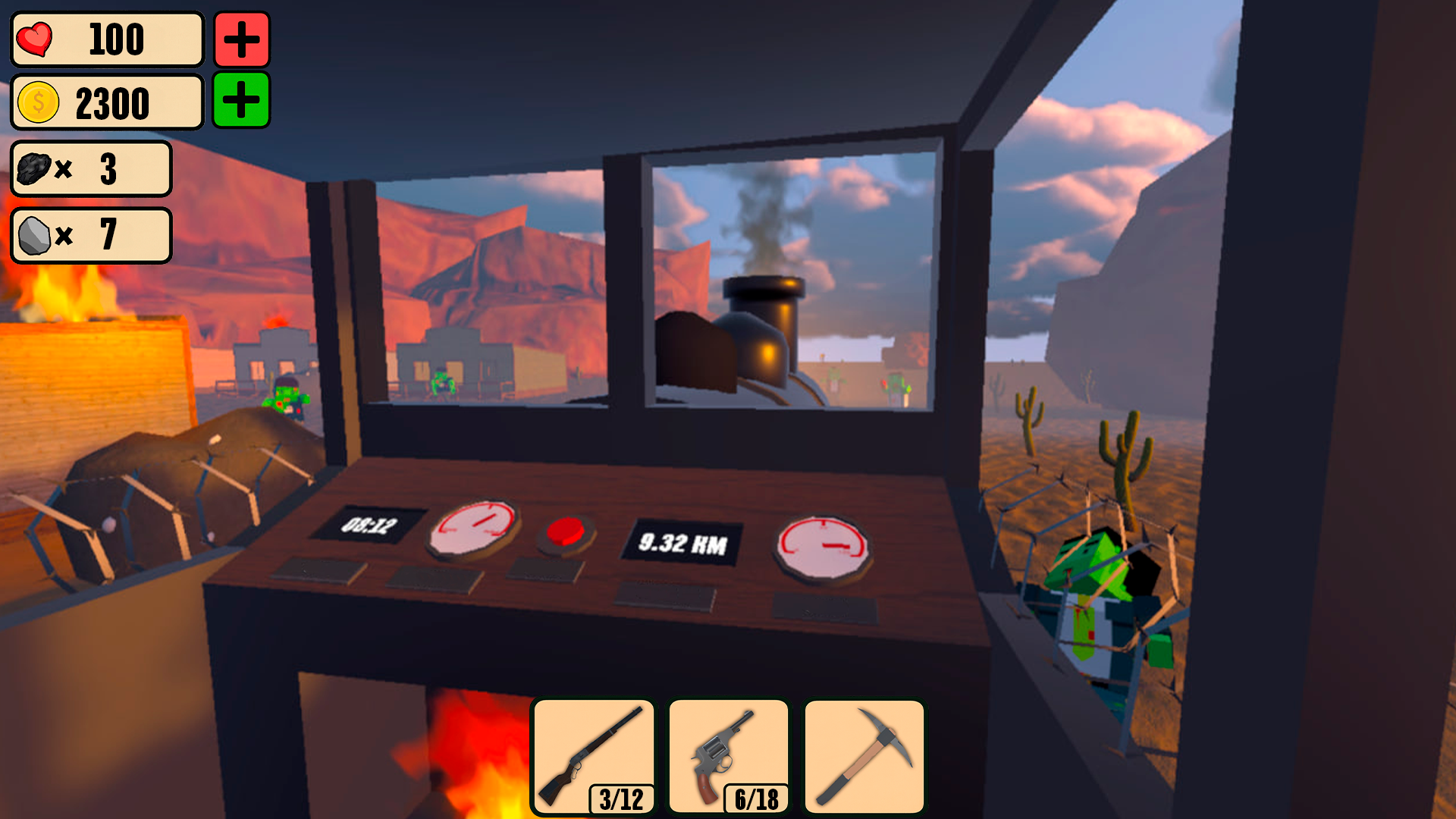Image resolution: width=1456 pixels, height=819 pixels.
Task: Click the gold coin currency icon
Action: [36, 102]
